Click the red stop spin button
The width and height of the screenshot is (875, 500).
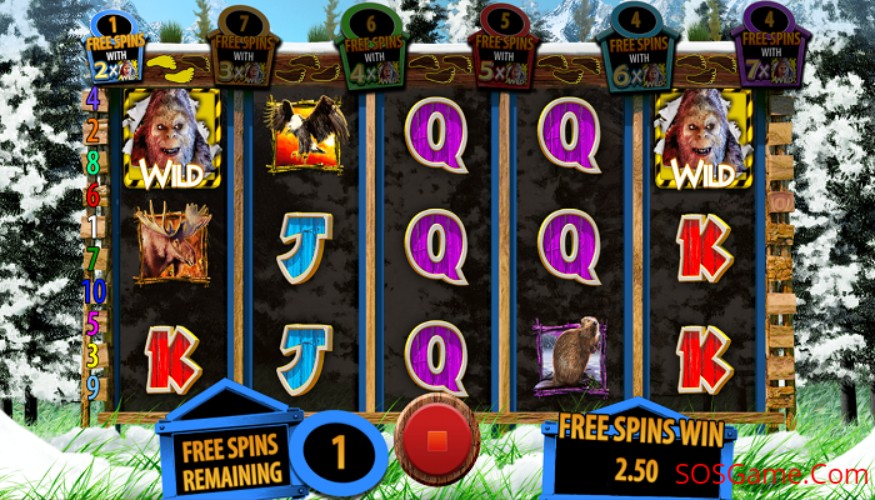pos(436,440)
